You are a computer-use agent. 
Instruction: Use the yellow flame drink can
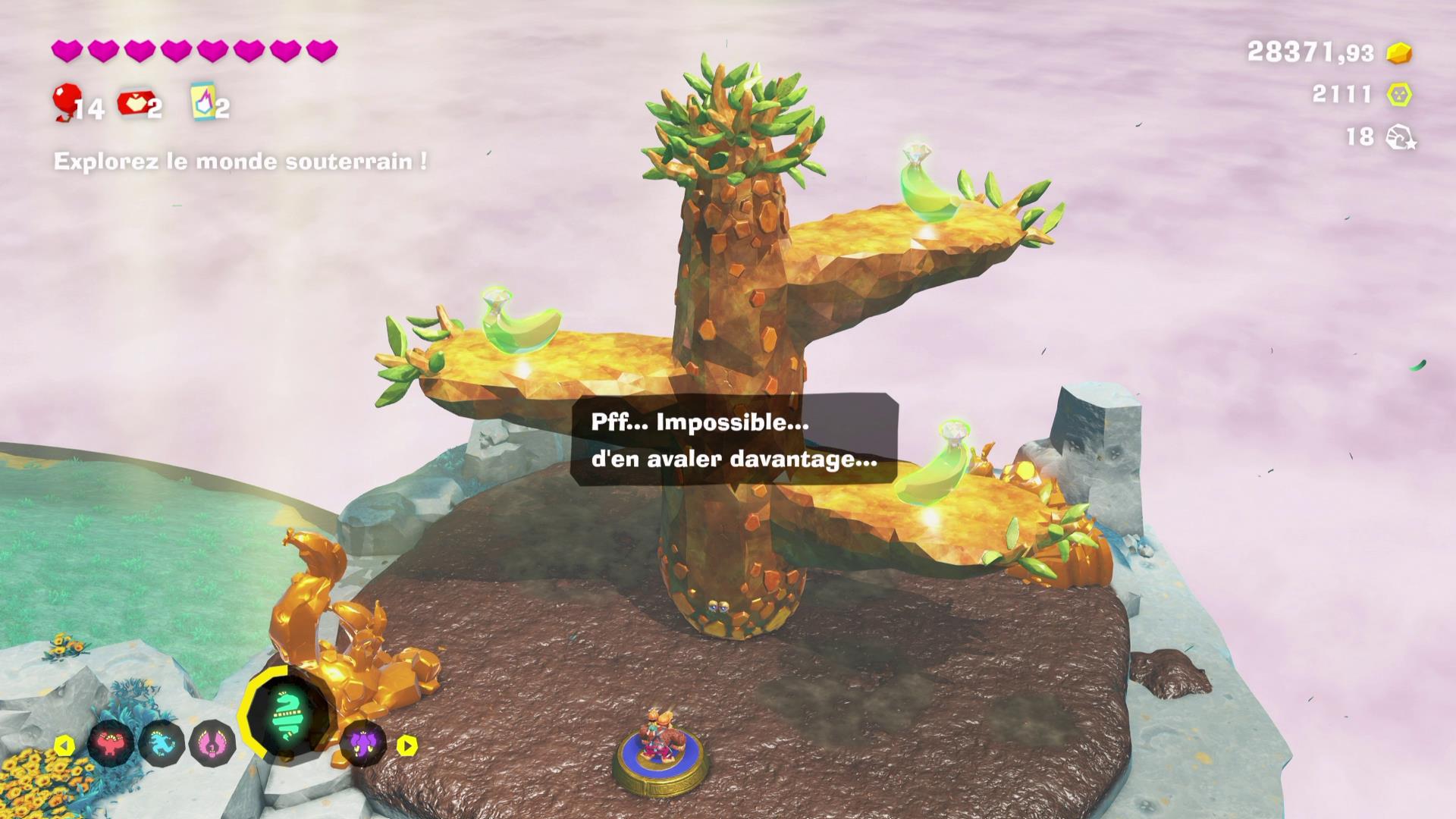tap(202, 101)
